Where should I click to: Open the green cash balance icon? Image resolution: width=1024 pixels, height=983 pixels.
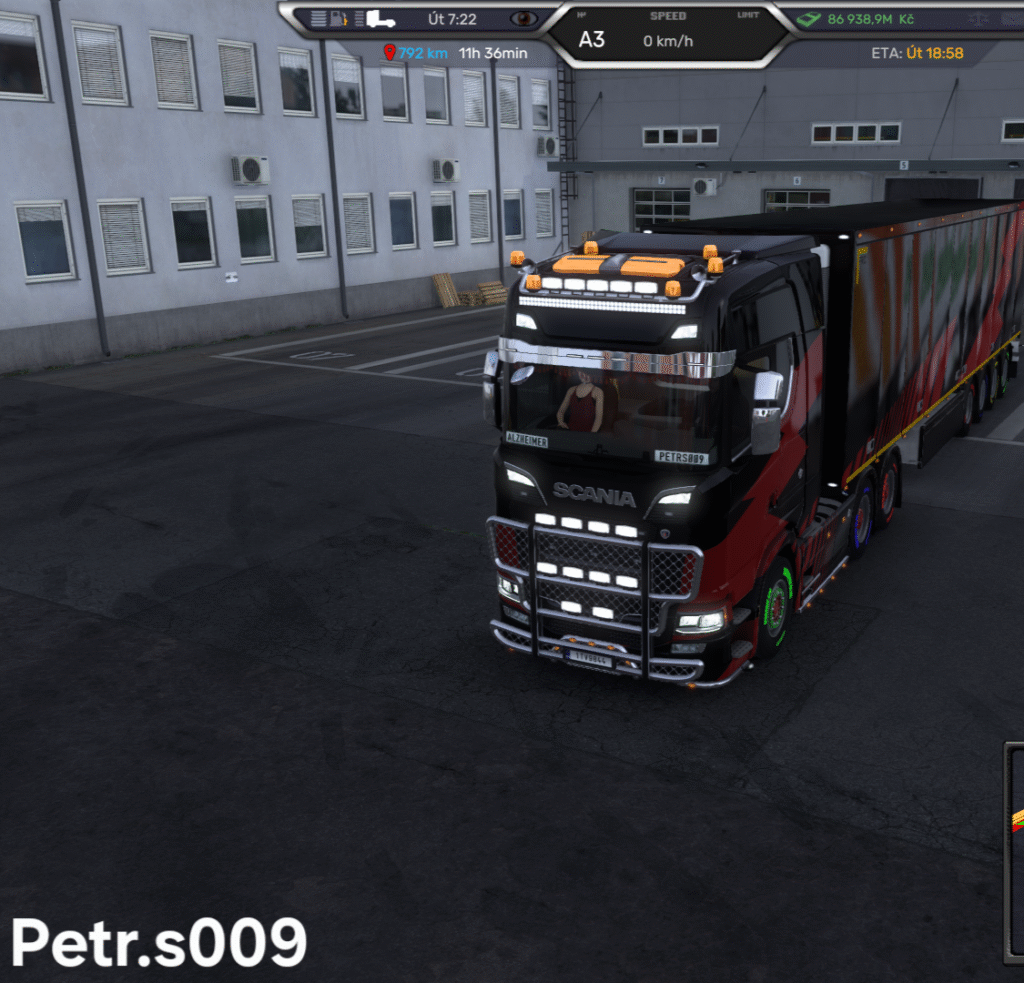[809, 19]
